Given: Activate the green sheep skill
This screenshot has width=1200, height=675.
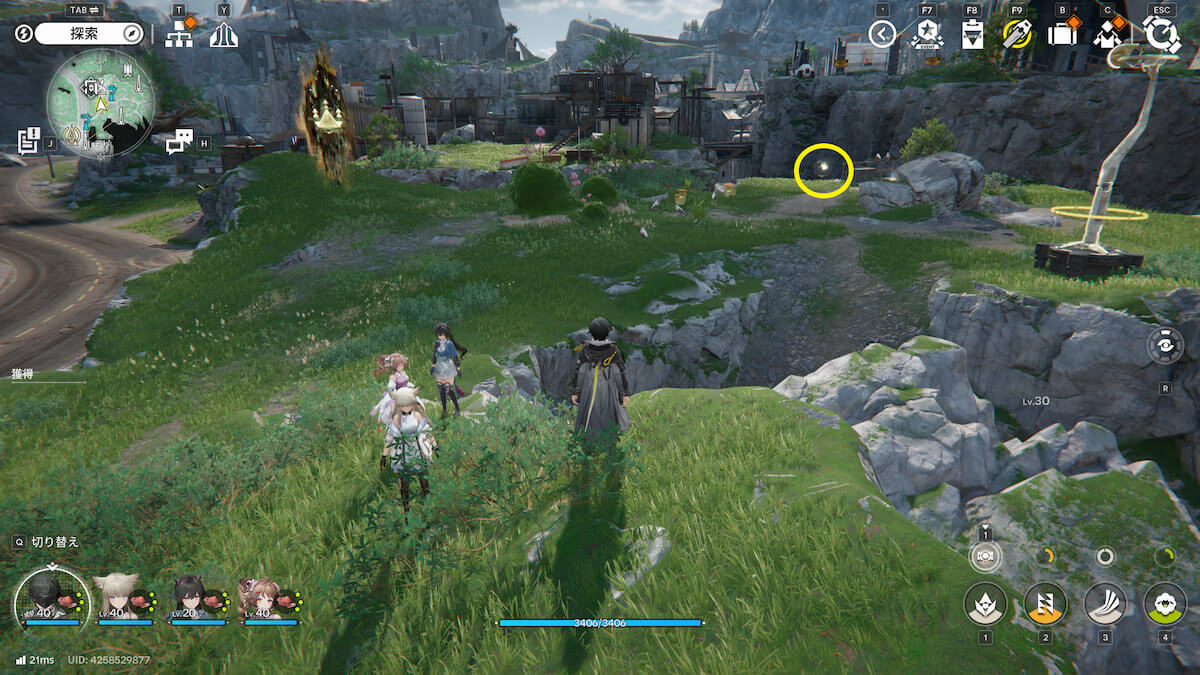Looking at the screenshot, I should [1164, 604].
